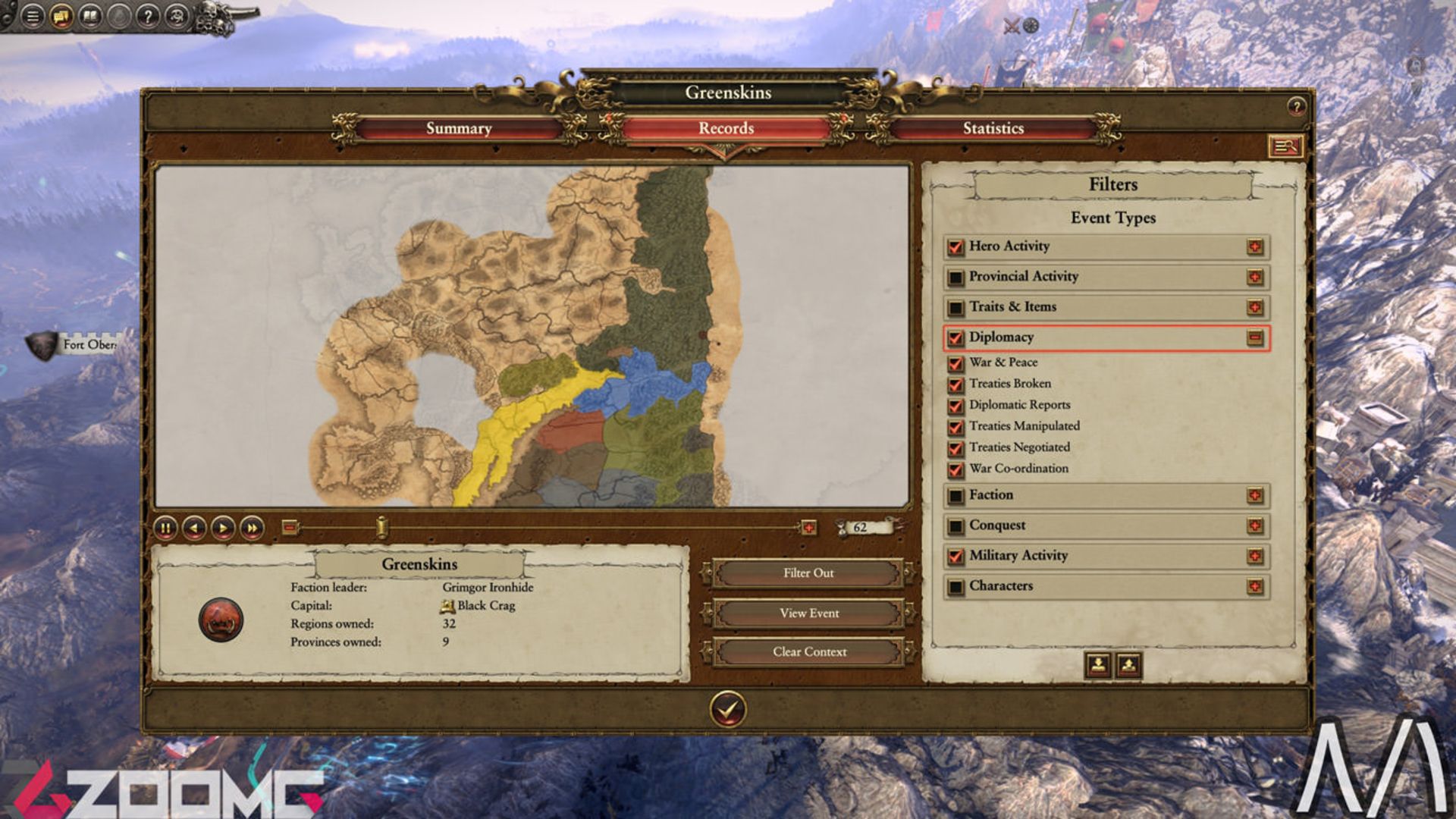Uncheck the Military Activity filter
Screen dimensions: 1456x819
pos(955,557)
